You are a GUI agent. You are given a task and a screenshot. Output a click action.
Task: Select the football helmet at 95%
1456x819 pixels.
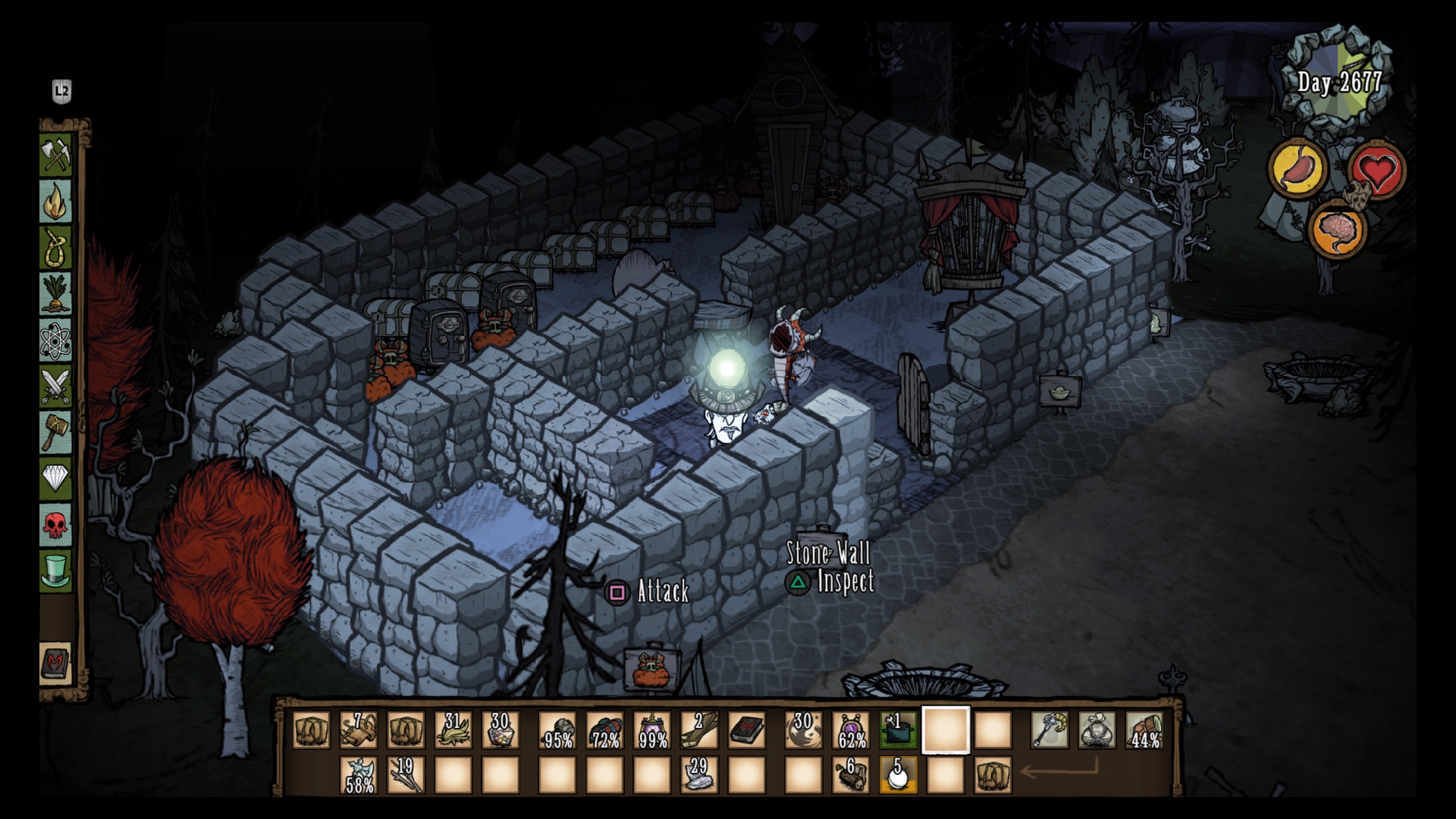558,730
